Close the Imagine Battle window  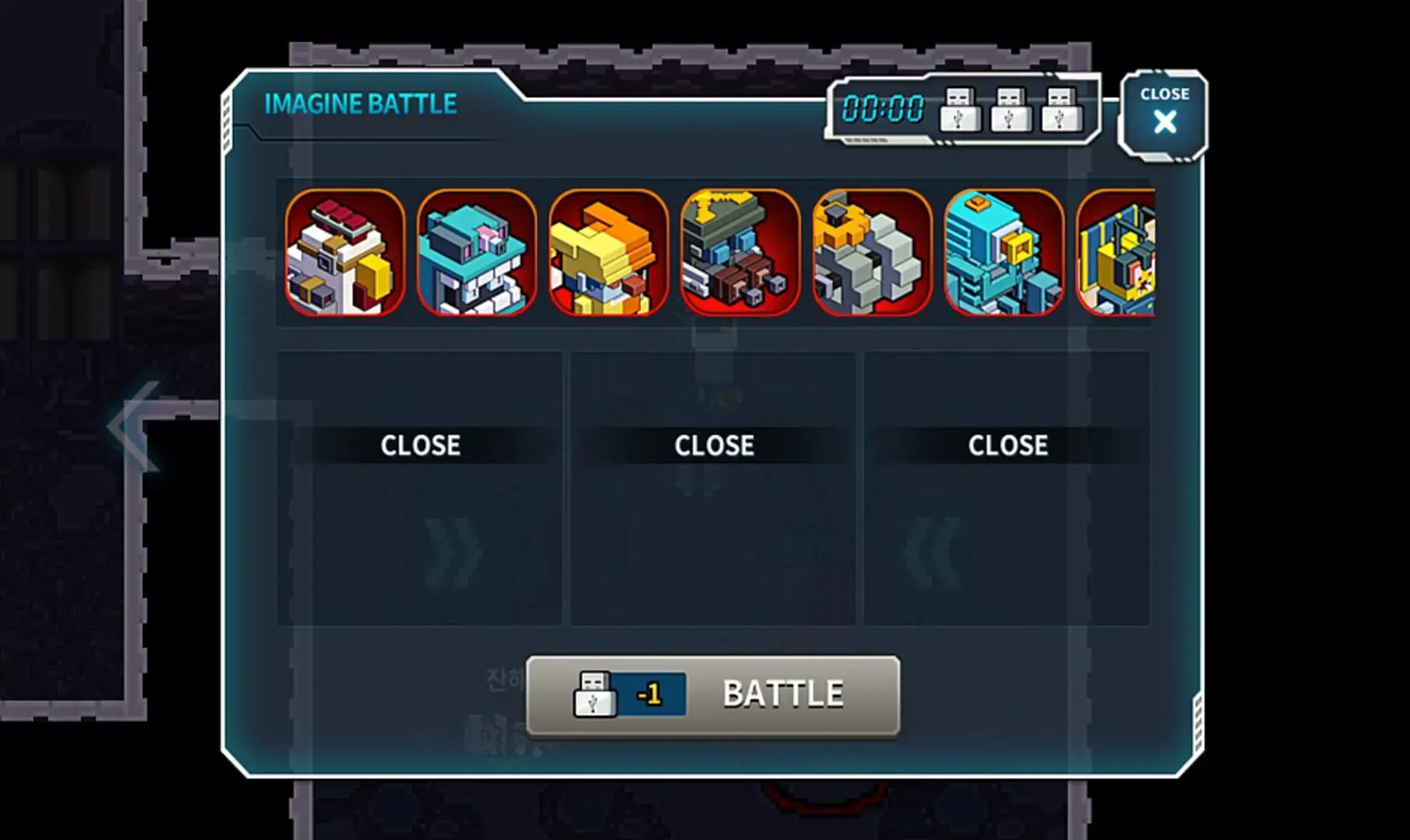click(1163, 114)
